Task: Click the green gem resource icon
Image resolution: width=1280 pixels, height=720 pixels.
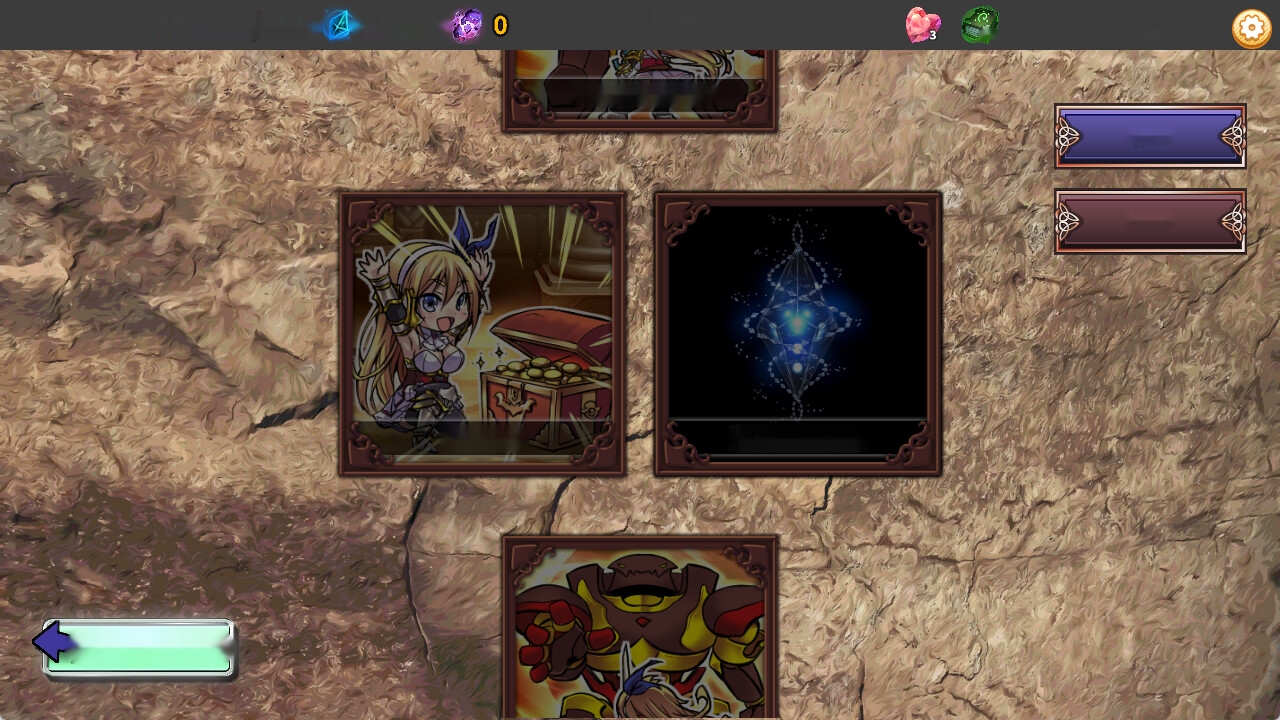Action: pos(979,25)
